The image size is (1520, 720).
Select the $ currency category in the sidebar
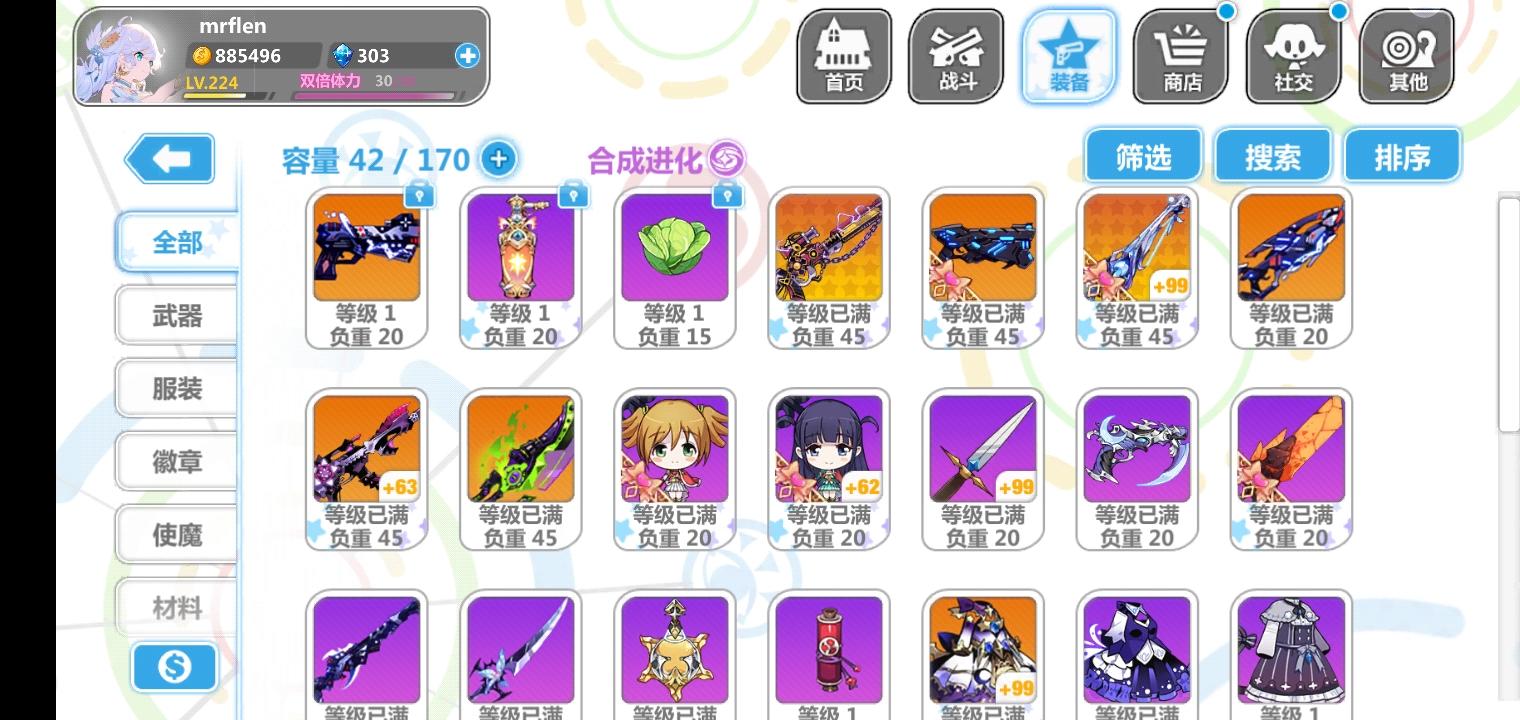coord(175,669)
